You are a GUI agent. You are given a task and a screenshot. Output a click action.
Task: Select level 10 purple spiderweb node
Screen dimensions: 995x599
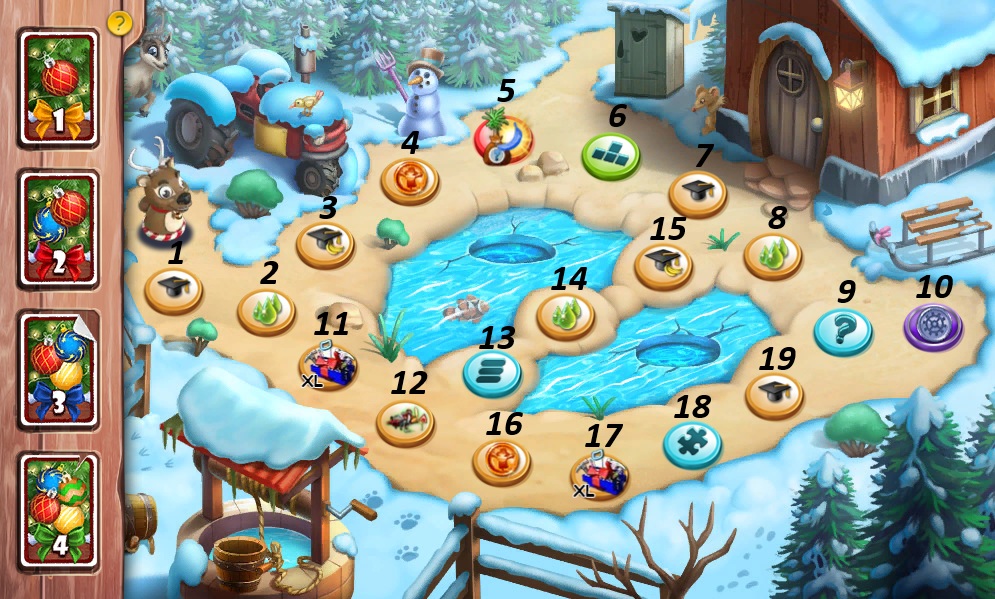click(x=933, y=327)
